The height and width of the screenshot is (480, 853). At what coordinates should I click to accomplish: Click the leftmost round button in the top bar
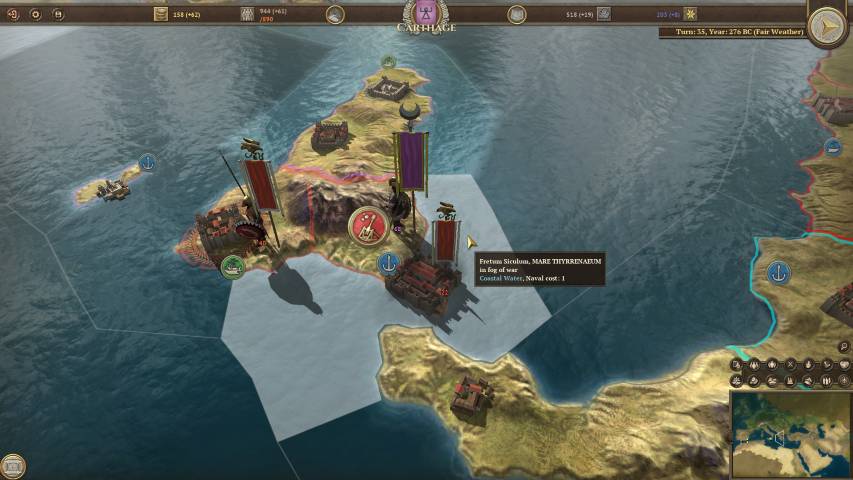click(13, 14)
